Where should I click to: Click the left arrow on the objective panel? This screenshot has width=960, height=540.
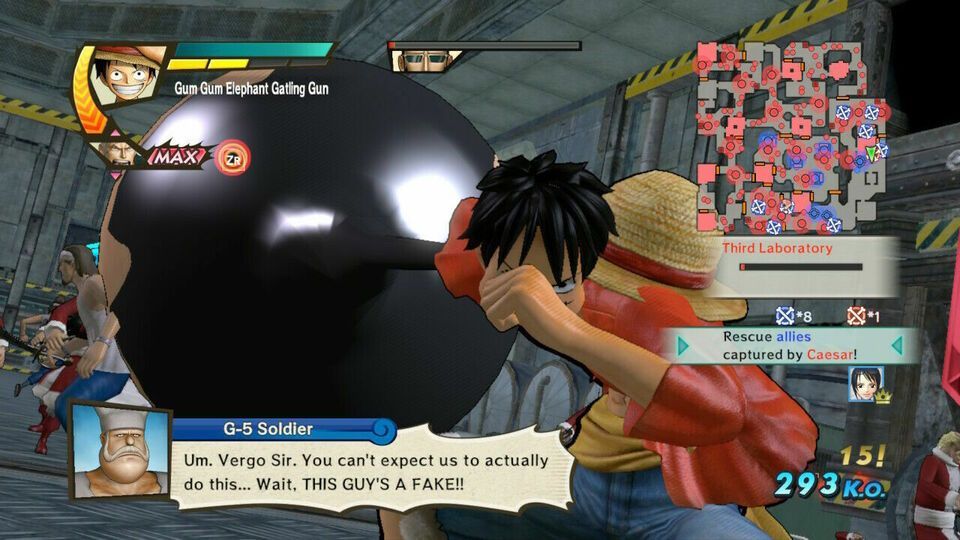(683, 346)
